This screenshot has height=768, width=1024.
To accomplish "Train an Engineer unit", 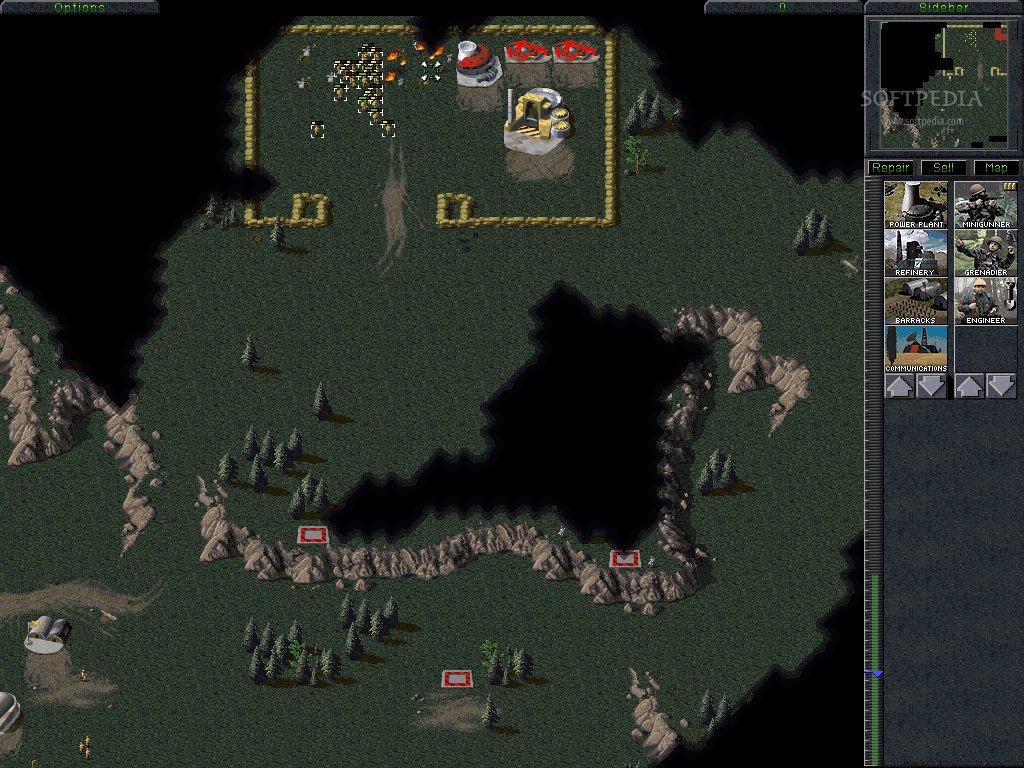I will tap(986, 301).
